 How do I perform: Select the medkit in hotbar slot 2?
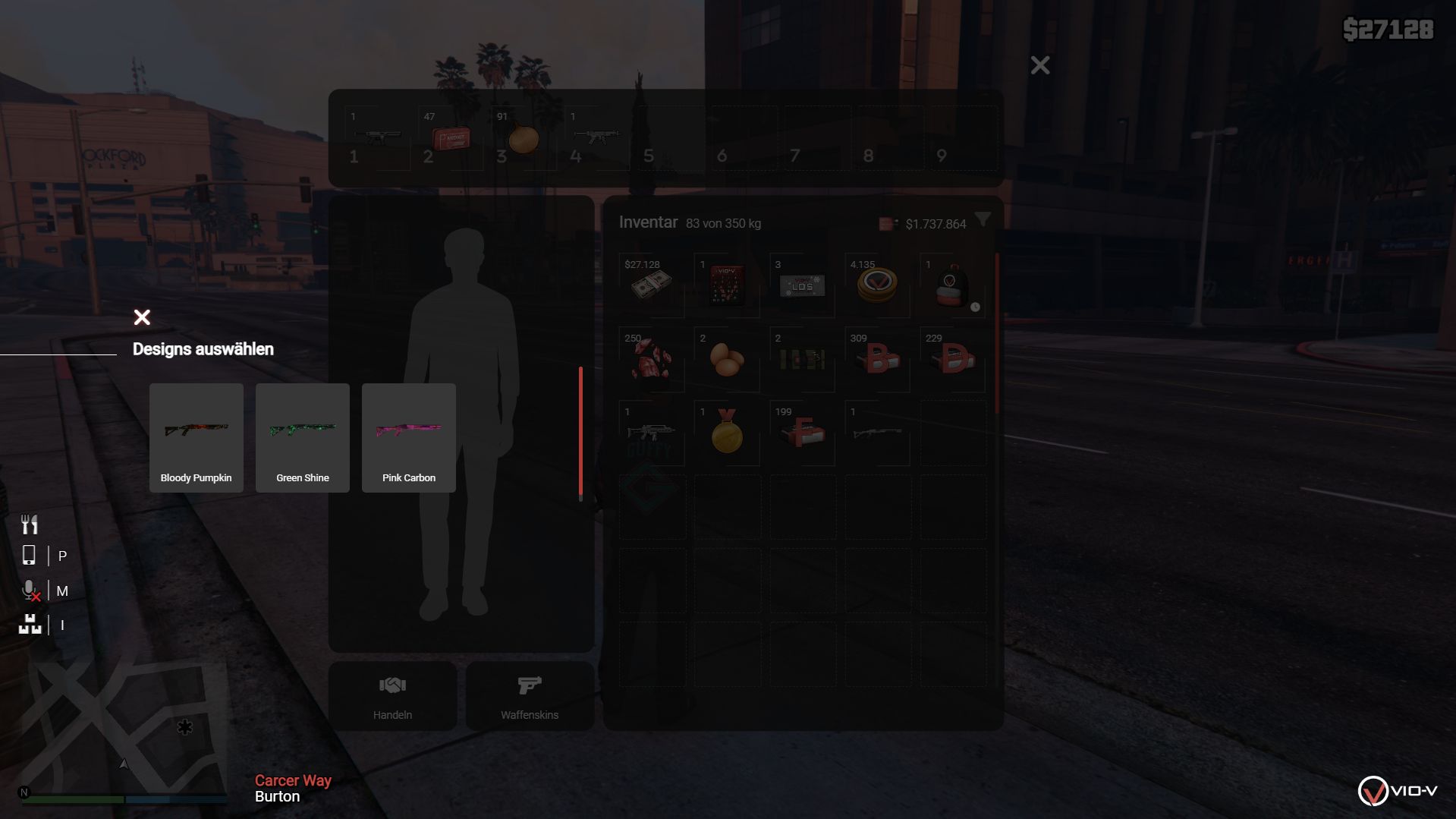tap(450, 138)
